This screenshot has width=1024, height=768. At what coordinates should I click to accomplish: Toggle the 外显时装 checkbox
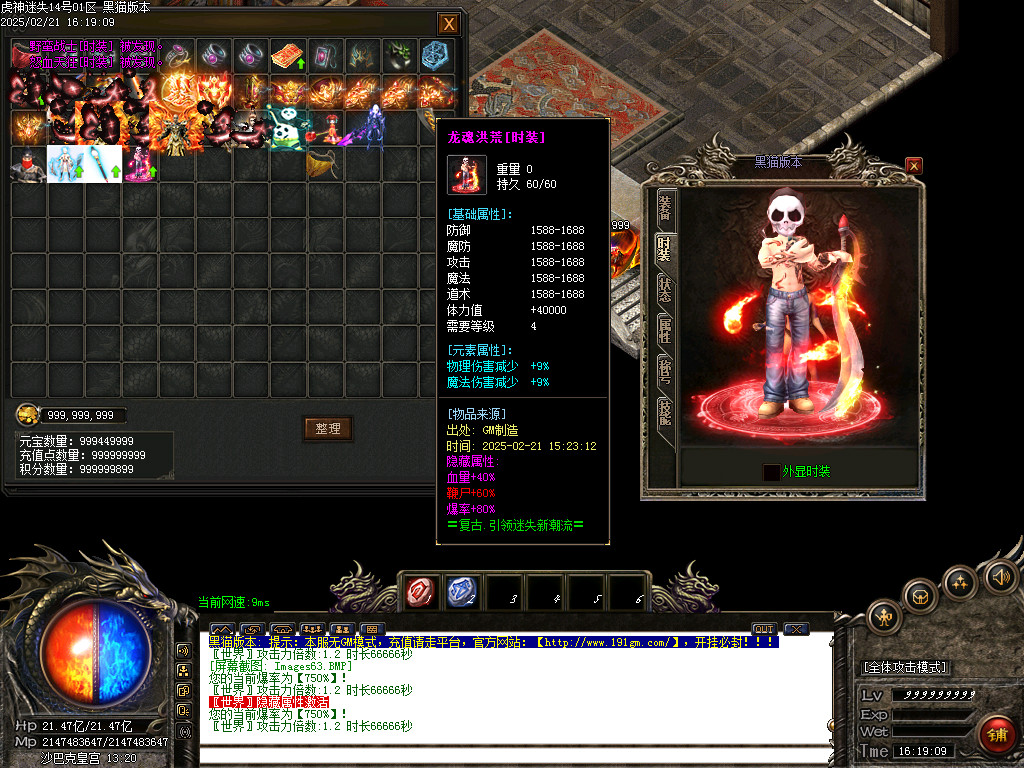coord(771,472)
